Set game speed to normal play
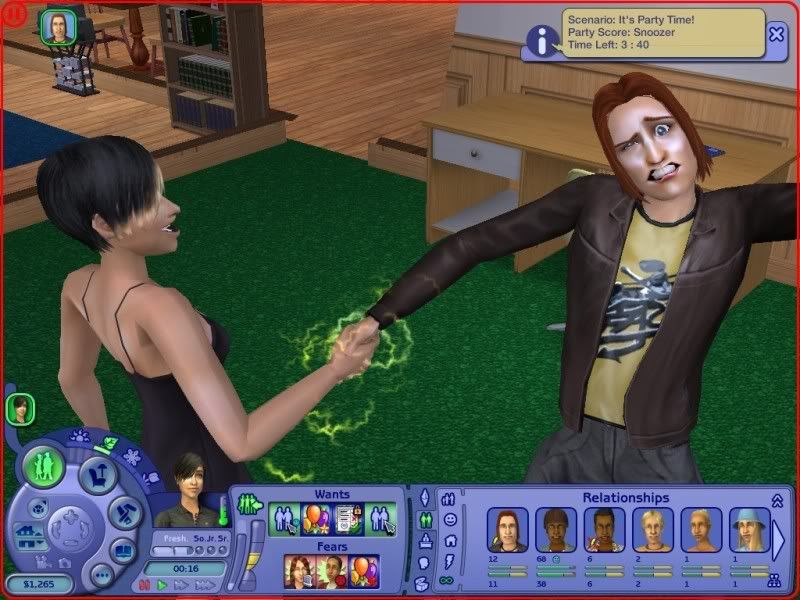The height and width of the screenshot is (600, 800). [160, 584]
